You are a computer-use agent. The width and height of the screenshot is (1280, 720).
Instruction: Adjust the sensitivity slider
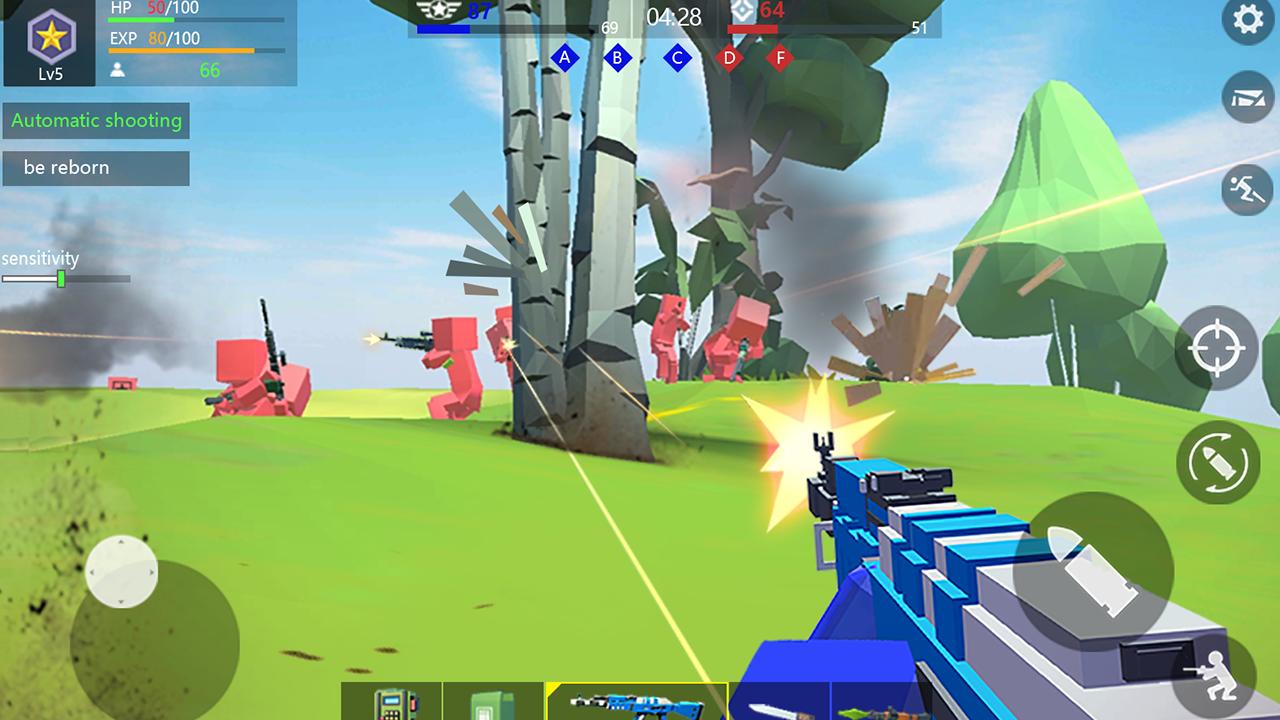[x=63, y=277]
